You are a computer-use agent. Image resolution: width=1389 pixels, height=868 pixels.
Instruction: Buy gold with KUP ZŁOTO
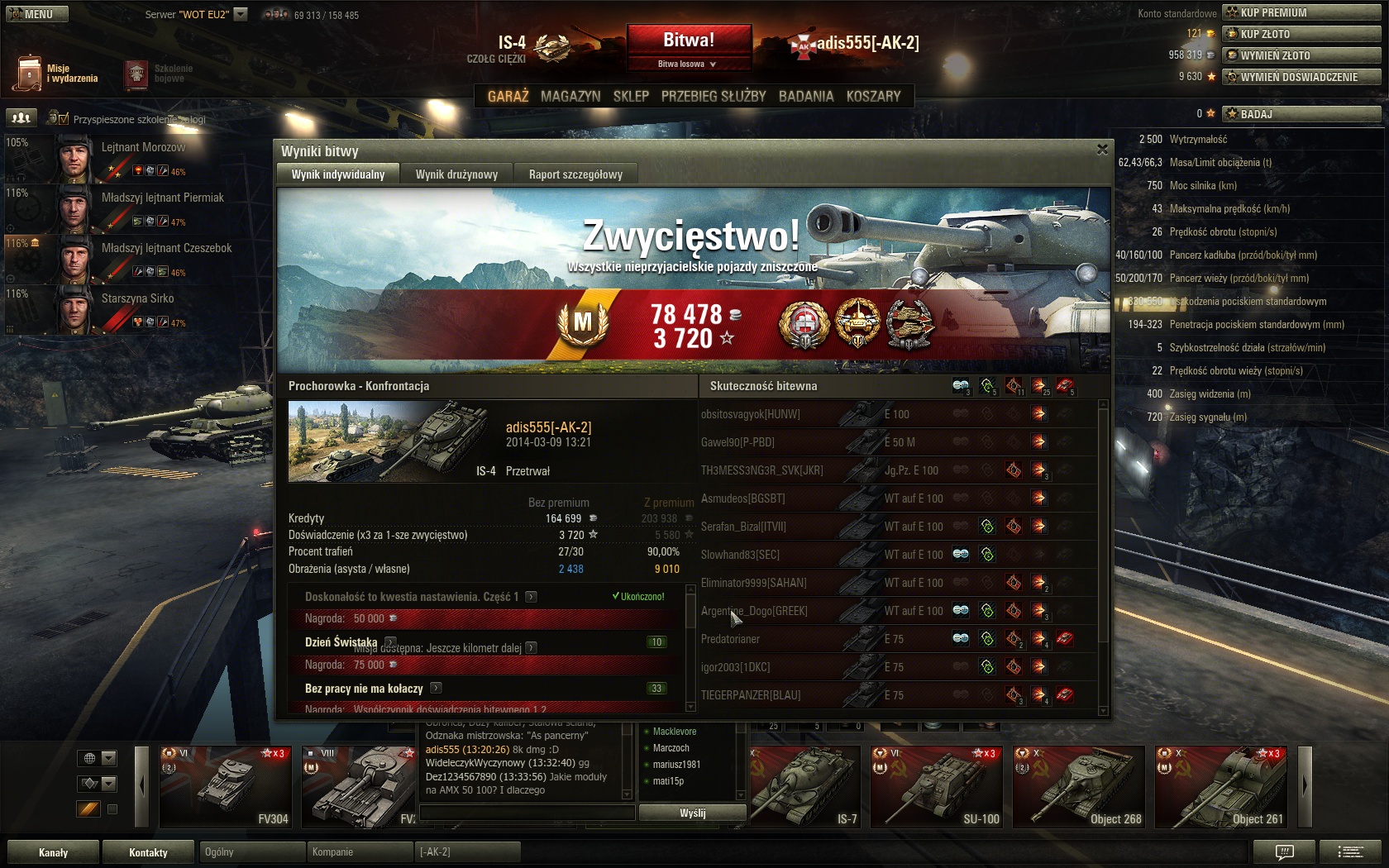tap(1302, 34)
